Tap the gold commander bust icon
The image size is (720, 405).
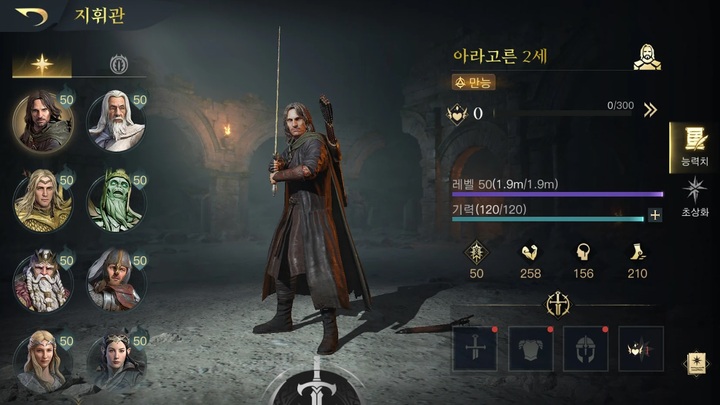647,56
